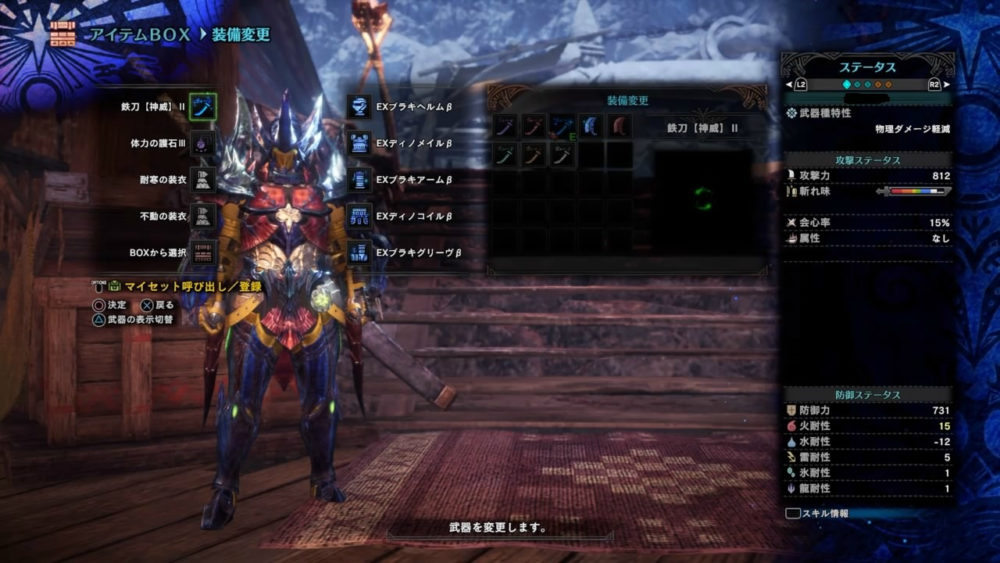Select the EXブラキヘルムβ helmet slot
Screen dimensions: 1000x563
[360, 107]
